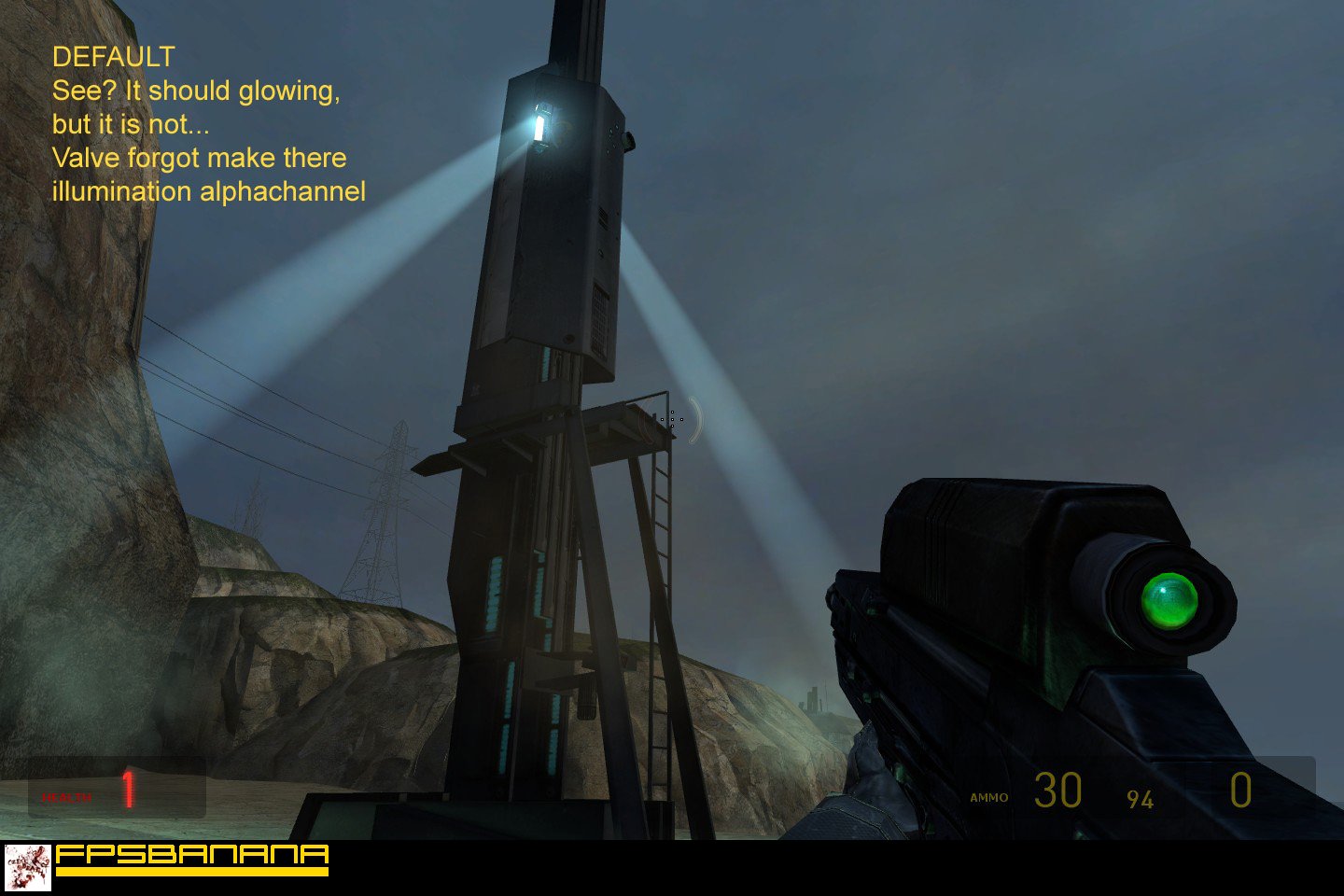Click the AMMO label on the HUD
This screenshot has width=1344, height=896.
tap(988, 797)
